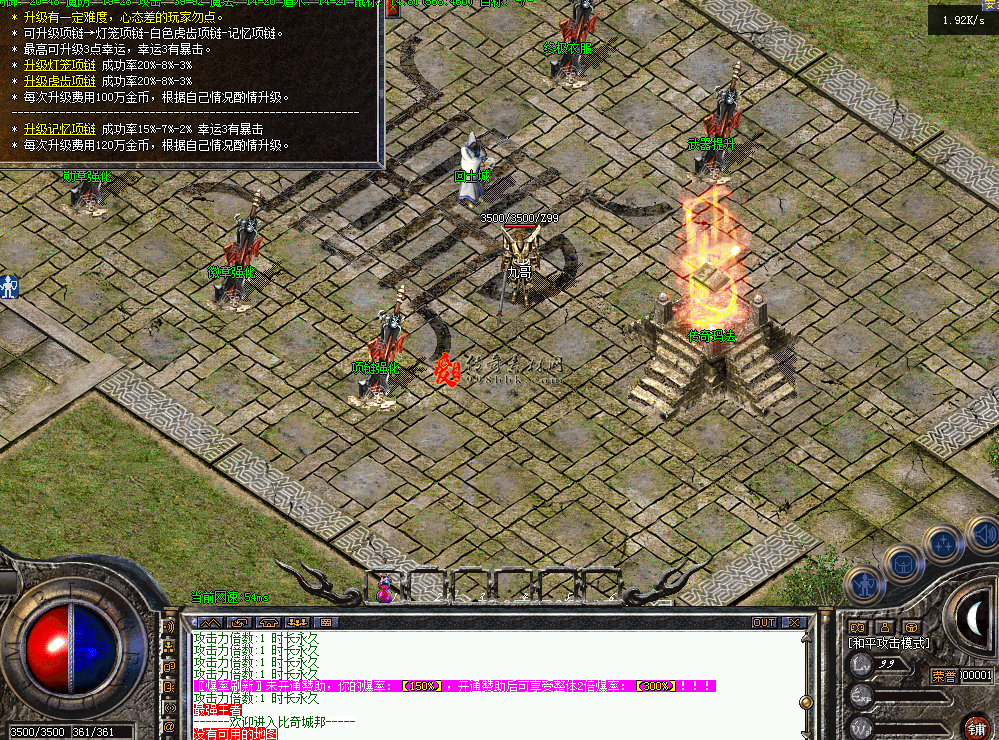This screenshot has width=999, height=740.
Task: Toggle the 和平攻击模式 attack mode label
Action: pyautogui.click(x=889, y=643)
